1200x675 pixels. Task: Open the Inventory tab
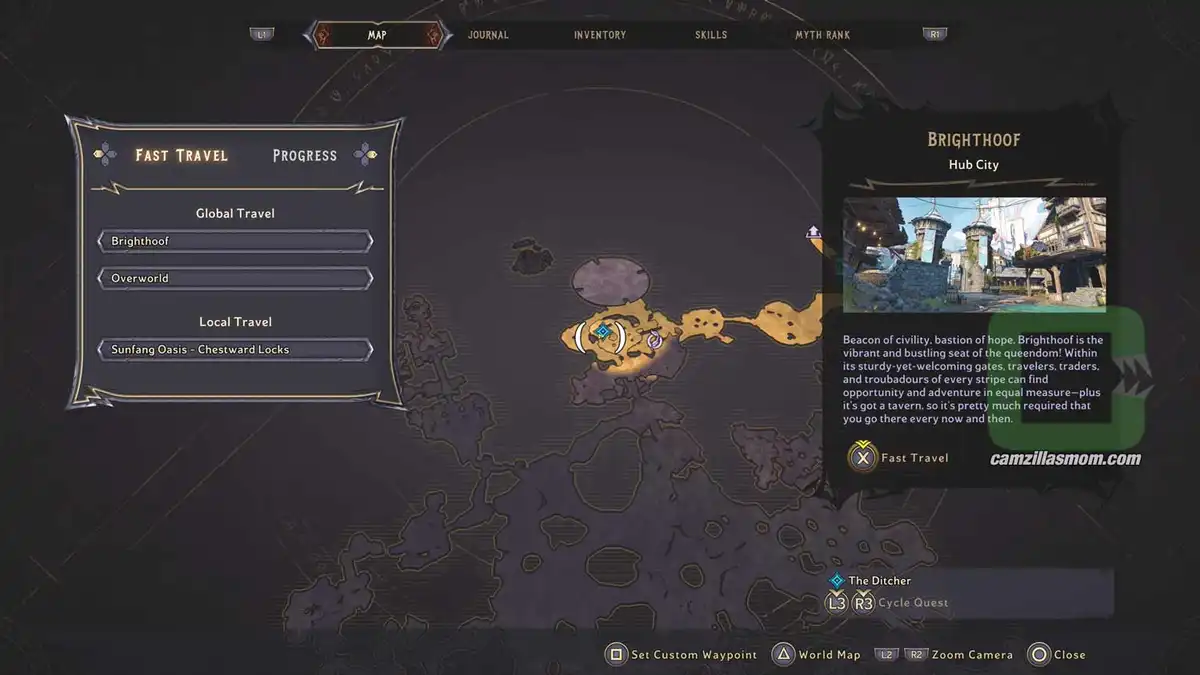(600, 35)
